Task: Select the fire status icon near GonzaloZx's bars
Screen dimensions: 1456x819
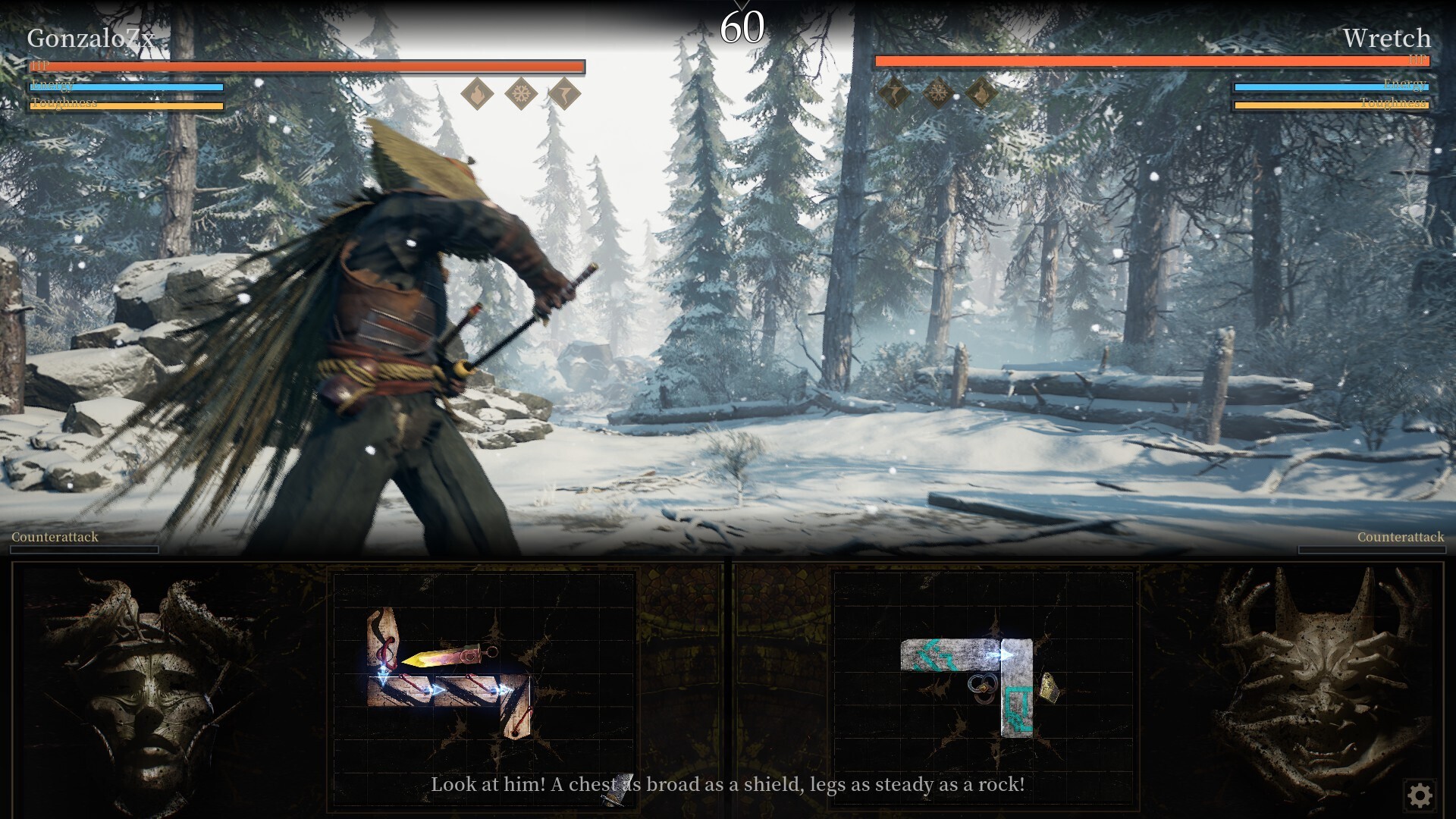Action: pos(476,95)
